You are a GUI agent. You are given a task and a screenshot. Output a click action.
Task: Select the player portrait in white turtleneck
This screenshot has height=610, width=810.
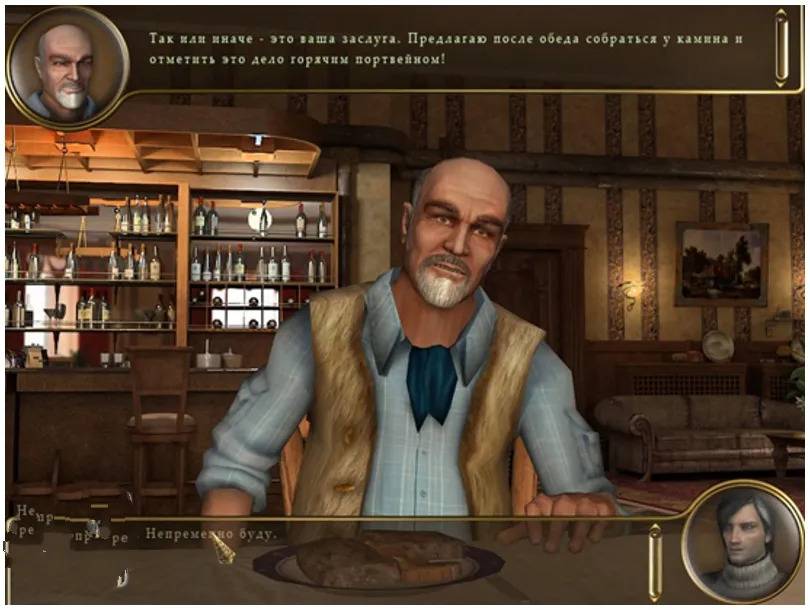click(743, 543)
